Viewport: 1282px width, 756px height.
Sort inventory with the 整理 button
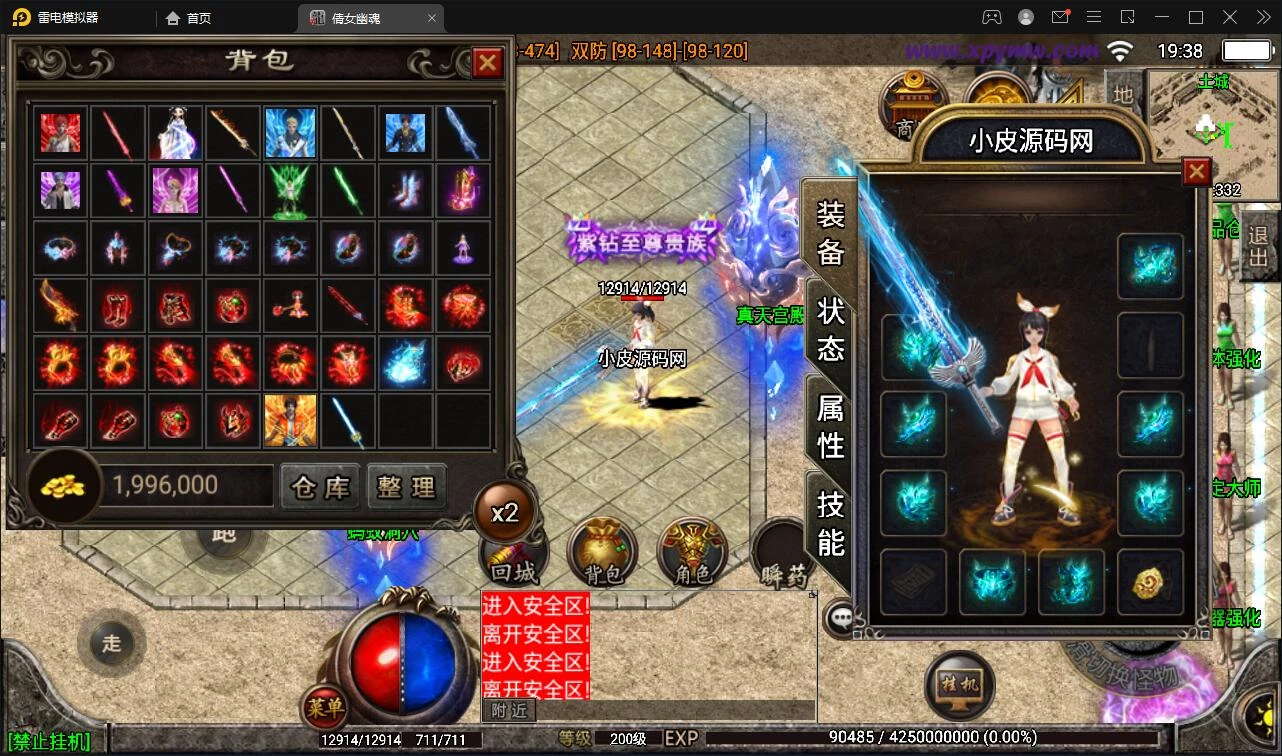coord(406,487)
